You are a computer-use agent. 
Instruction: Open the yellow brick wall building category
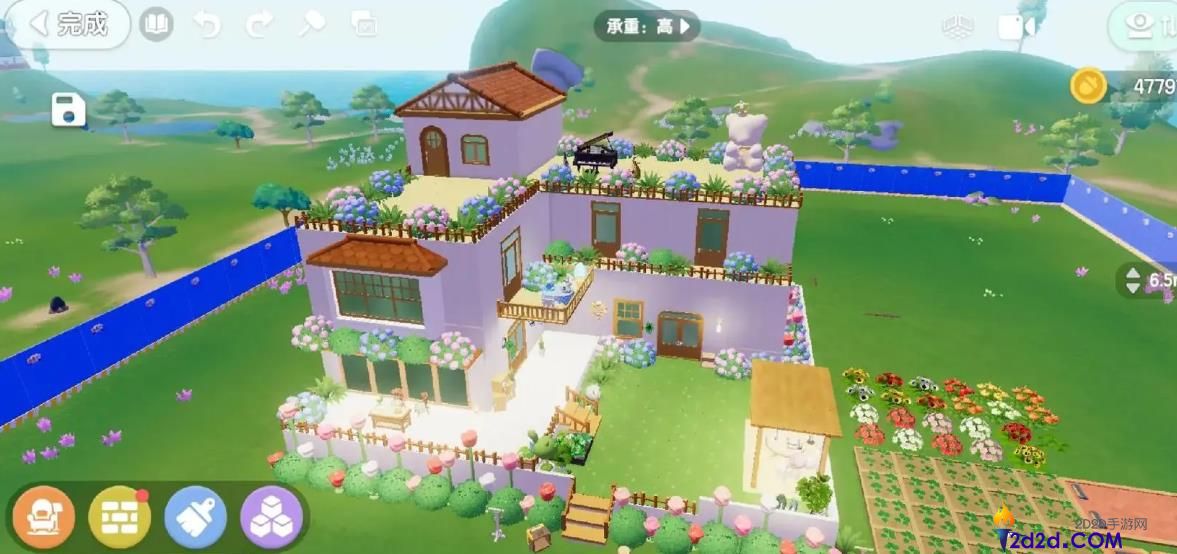point(119,516)
